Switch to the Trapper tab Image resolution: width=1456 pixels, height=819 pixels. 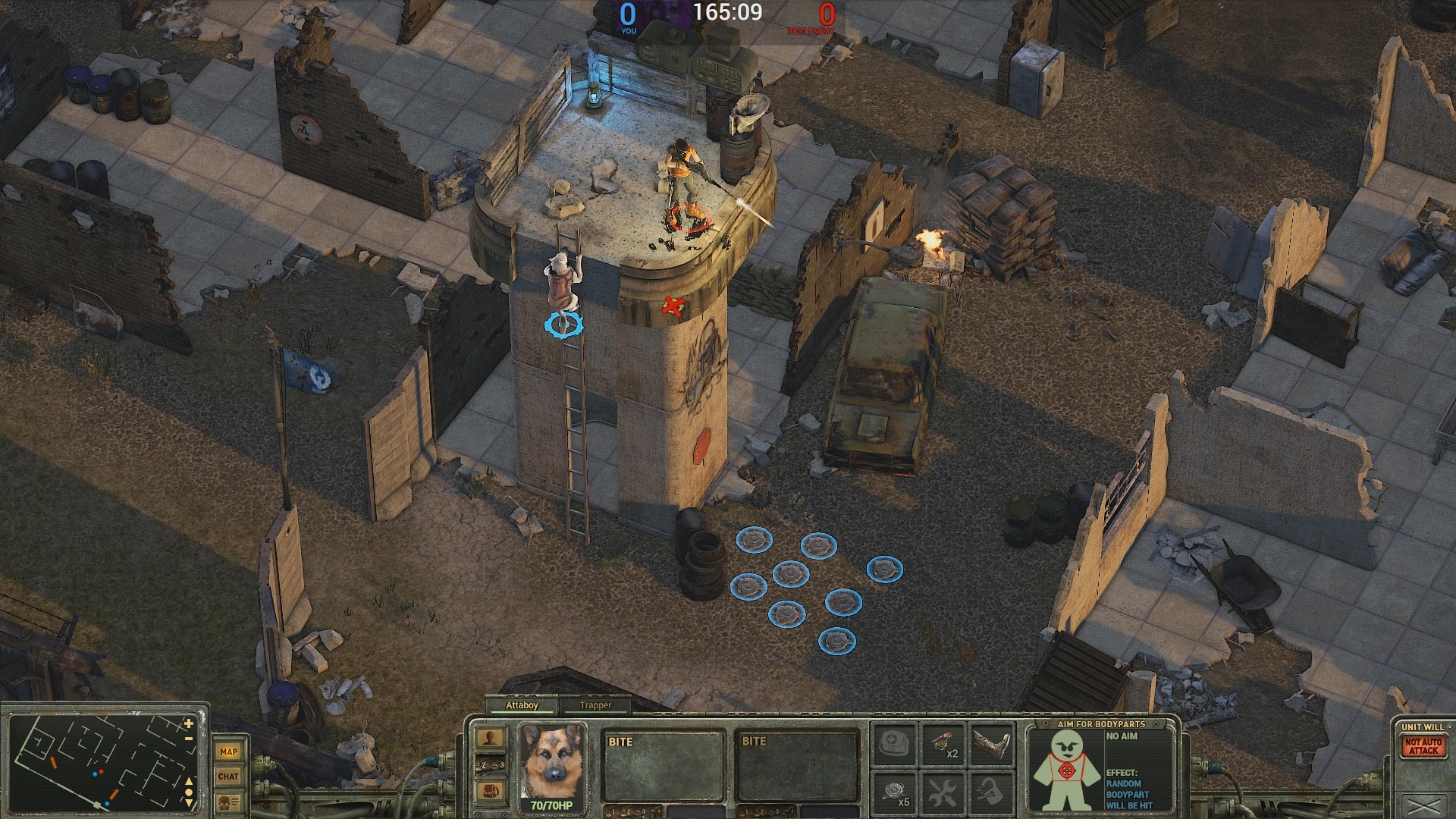pyautogui.click(x=596, y=705)
